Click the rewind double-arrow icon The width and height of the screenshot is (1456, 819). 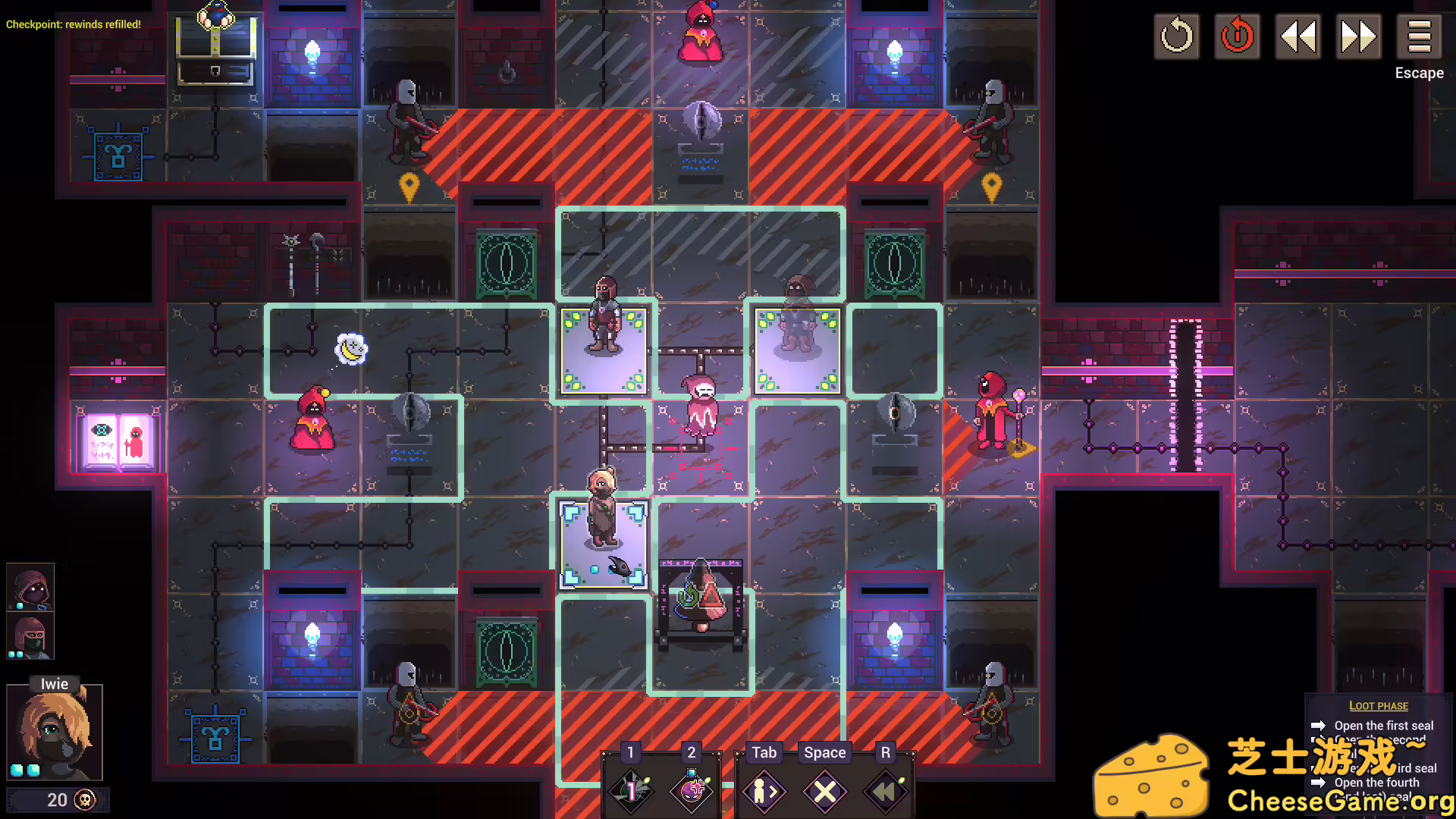(1297, 36)
